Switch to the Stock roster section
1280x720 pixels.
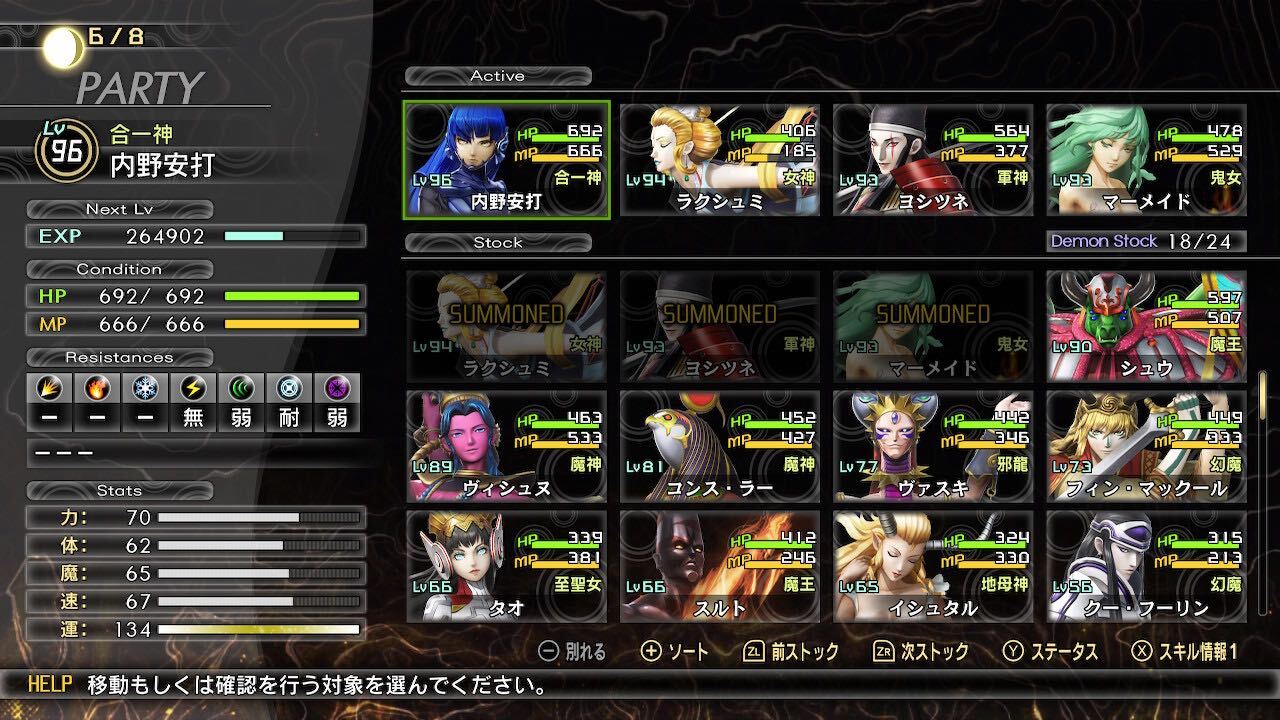498,242
